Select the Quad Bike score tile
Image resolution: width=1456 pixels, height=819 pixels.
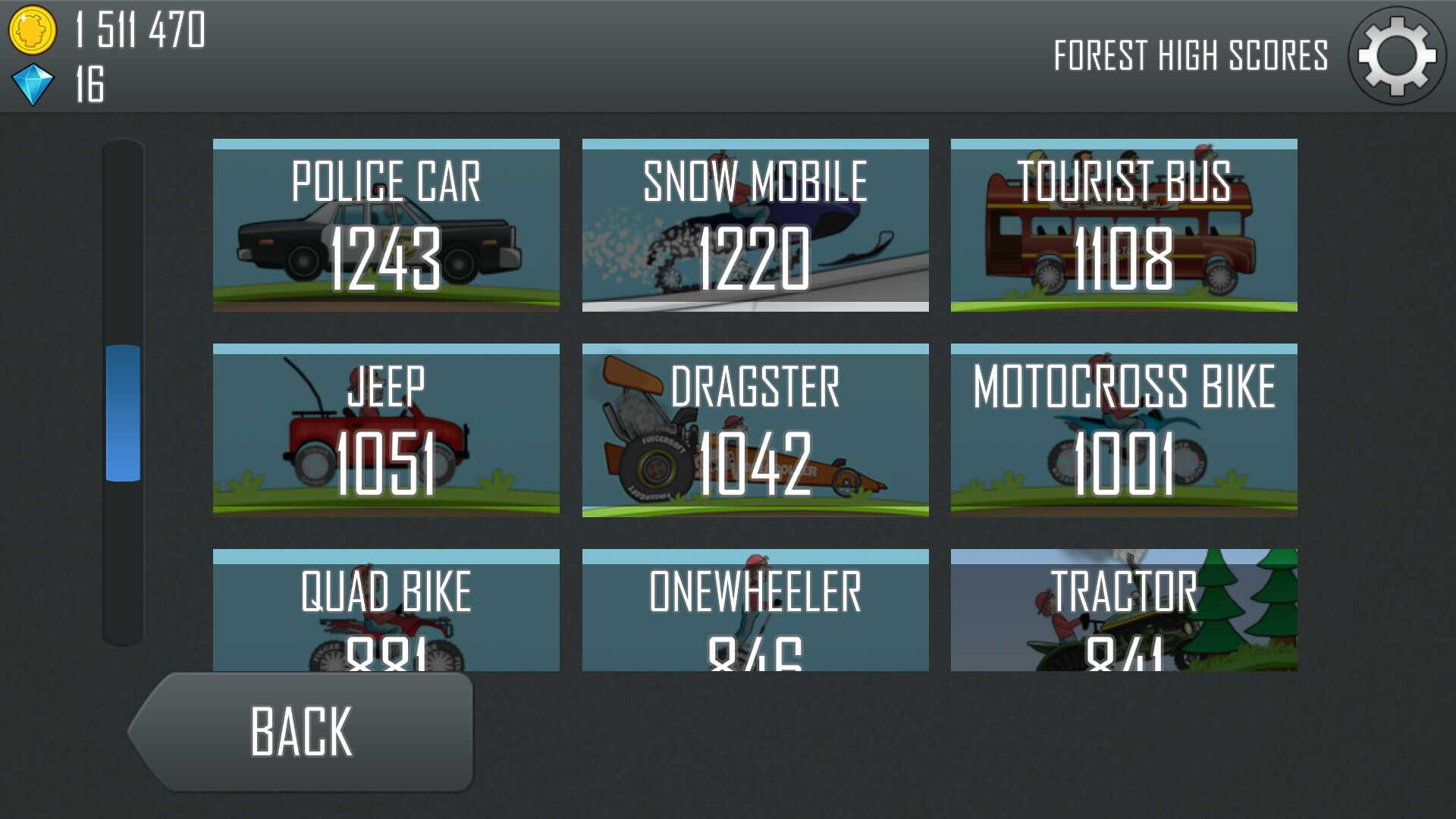[x=386, y=610]
